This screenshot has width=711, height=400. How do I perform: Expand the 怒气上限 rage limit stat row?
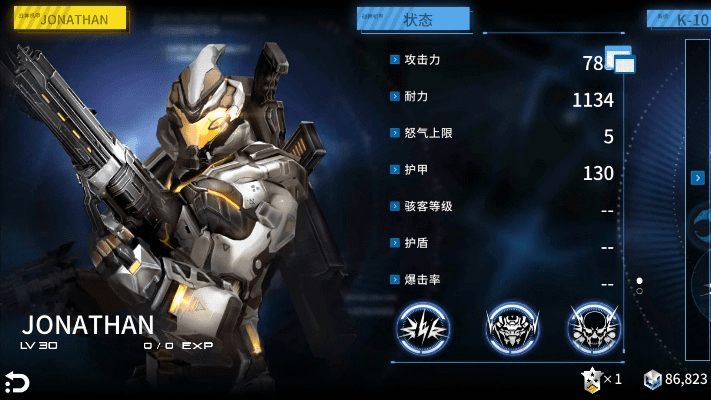(x=395, y=133)
